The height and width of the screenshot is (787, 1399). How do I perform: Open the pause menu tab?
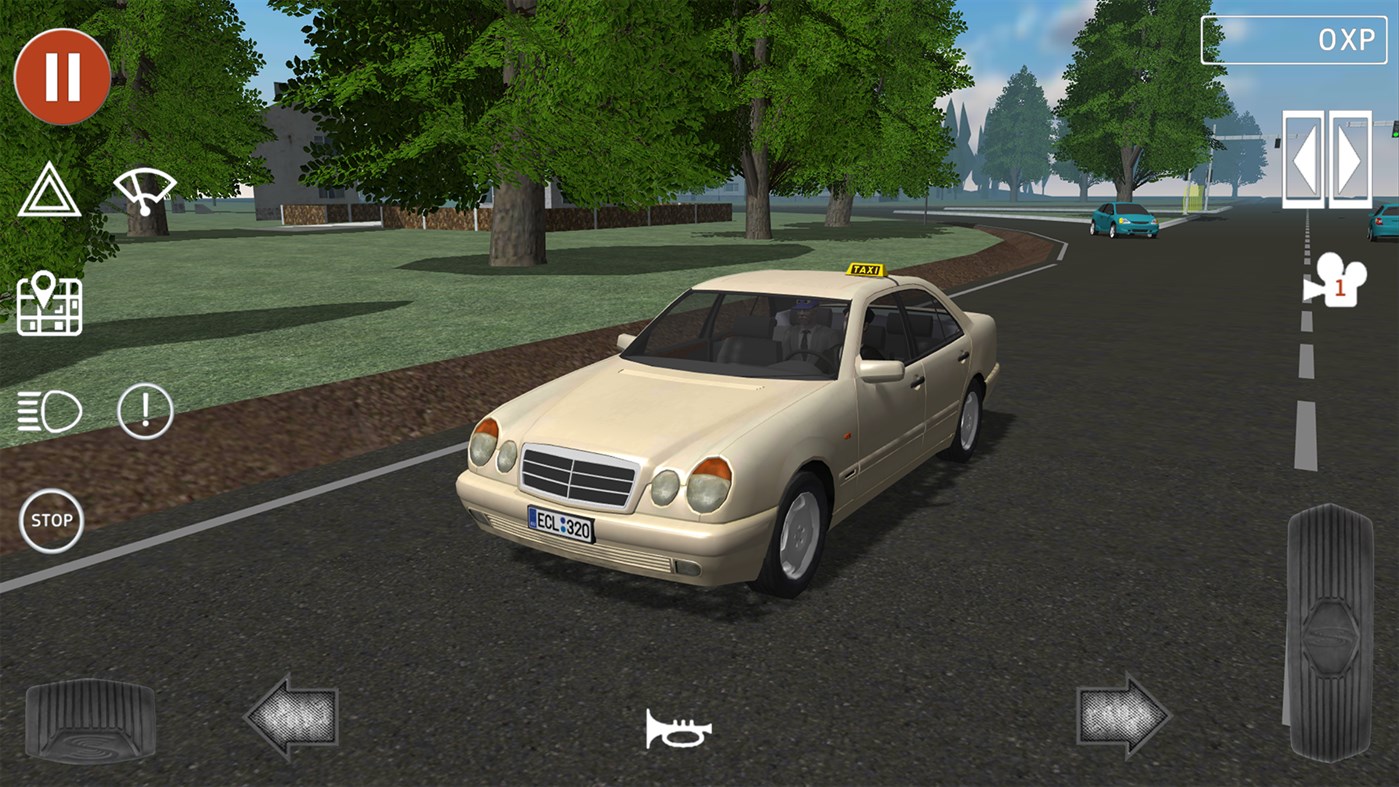(62, 78)
